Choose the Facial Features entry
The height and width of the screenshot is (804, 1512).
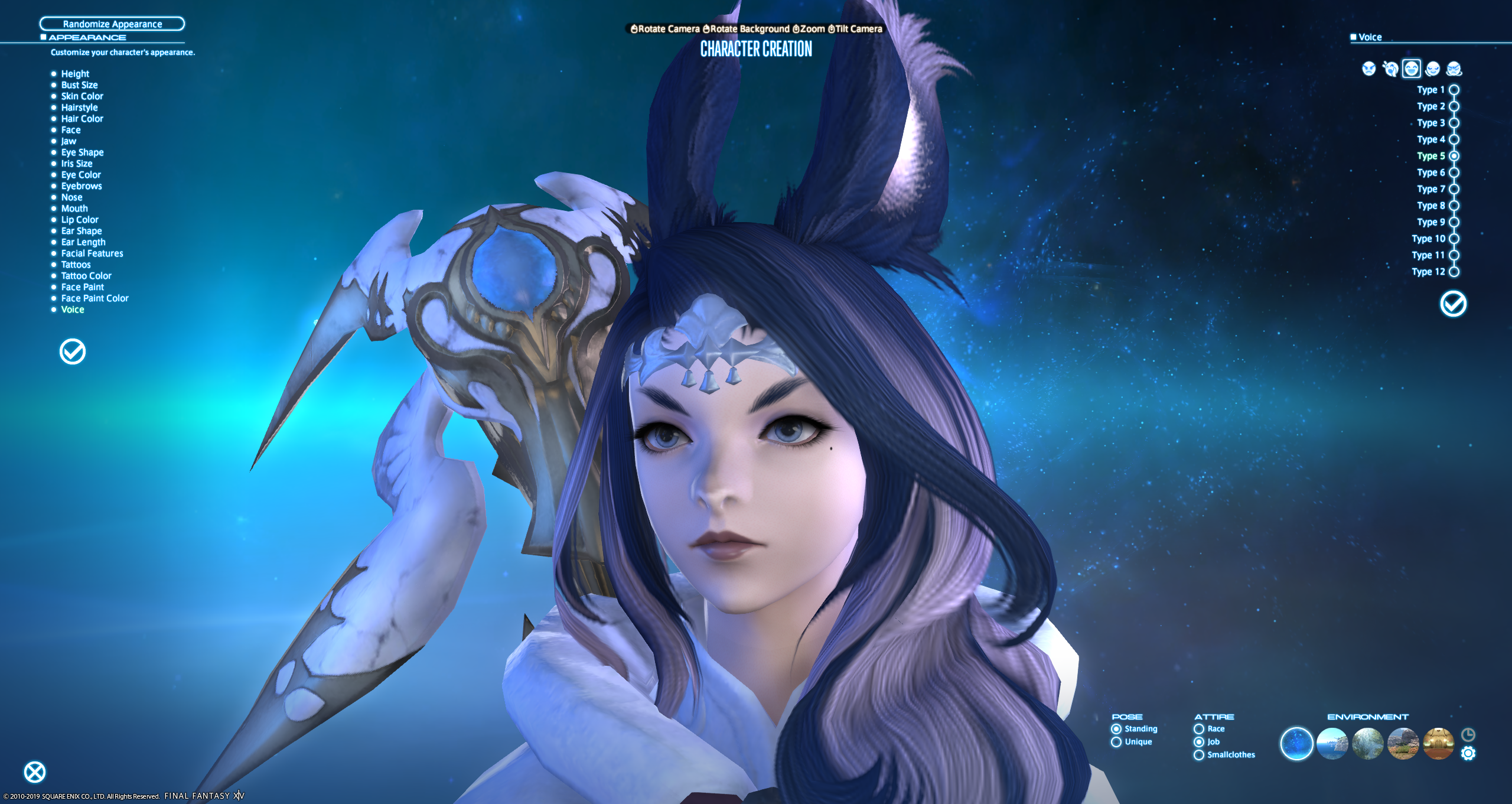[92, 253]
